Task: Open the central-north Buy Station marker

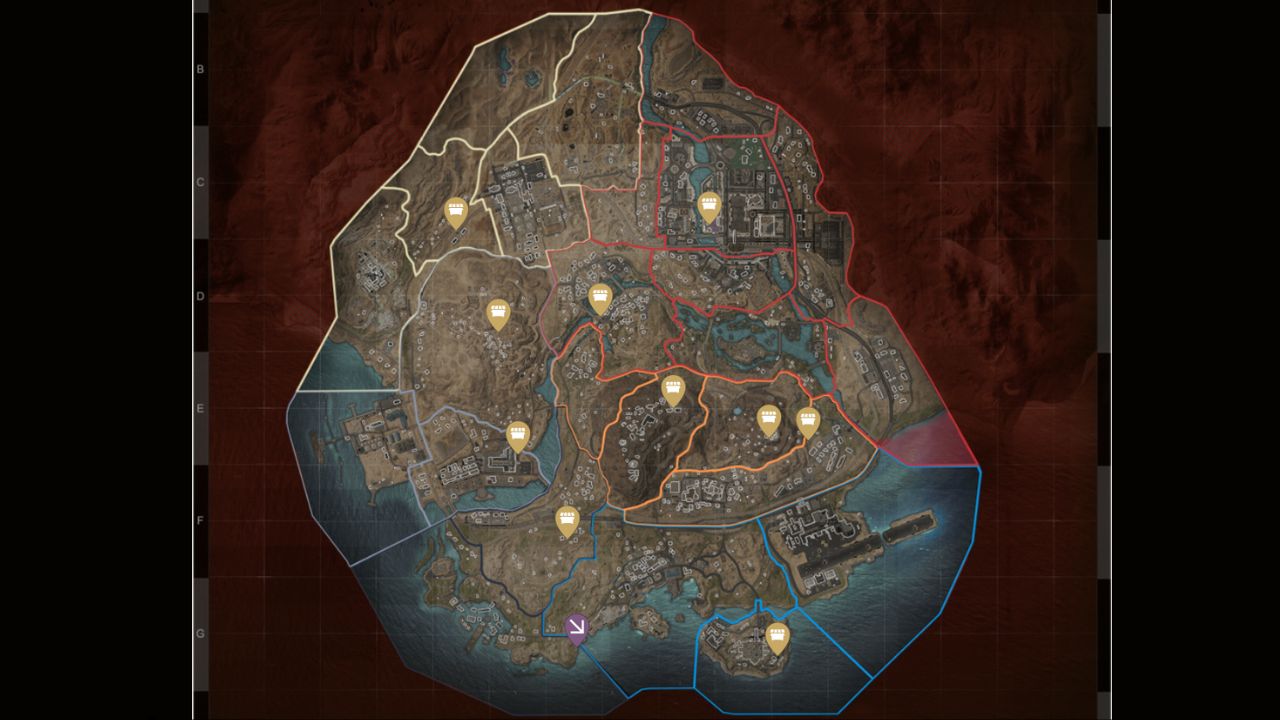Action: pos(602,296)
